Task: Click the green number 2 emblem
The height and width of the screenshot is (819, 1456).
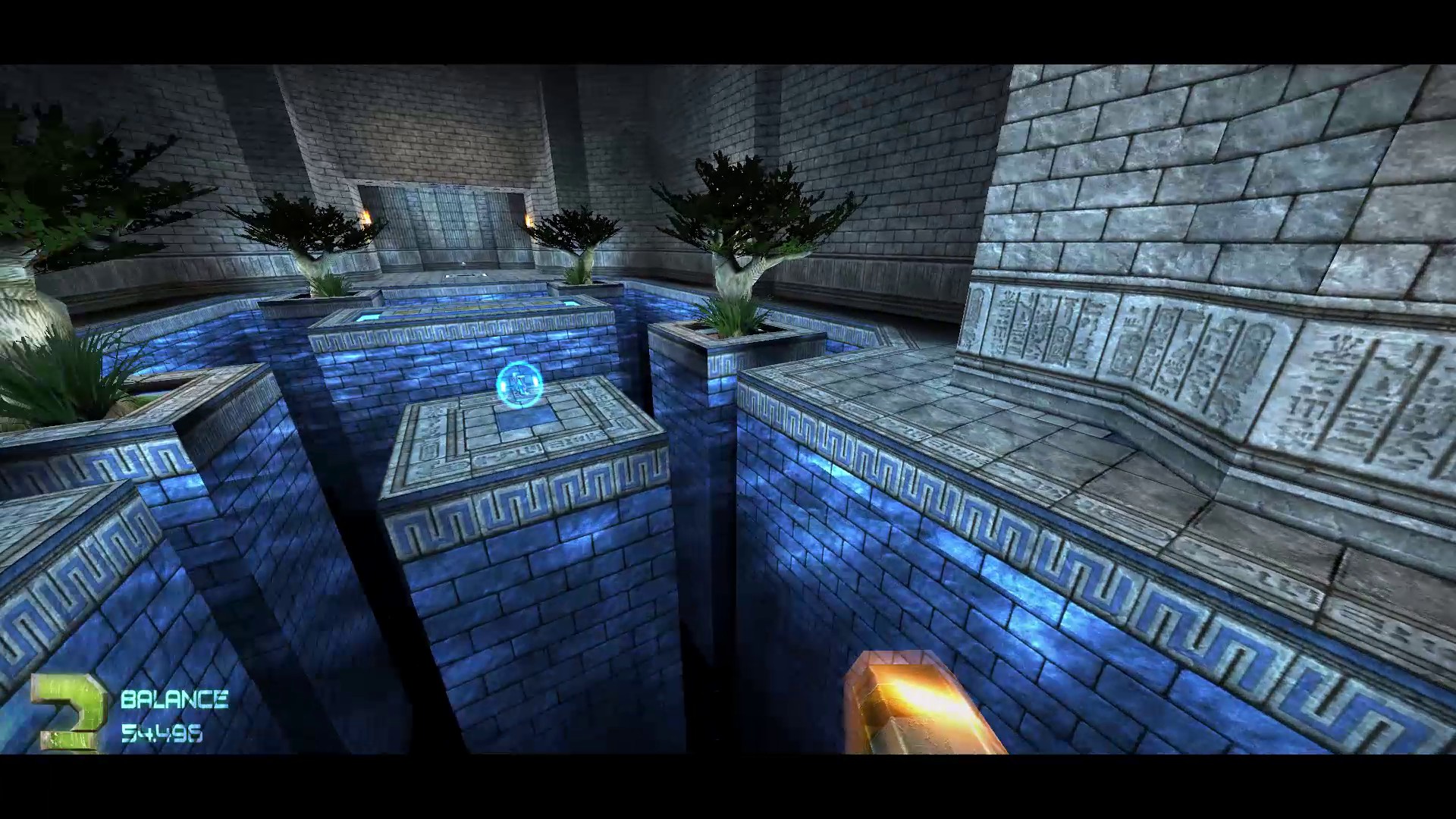Action: (69, 712)
